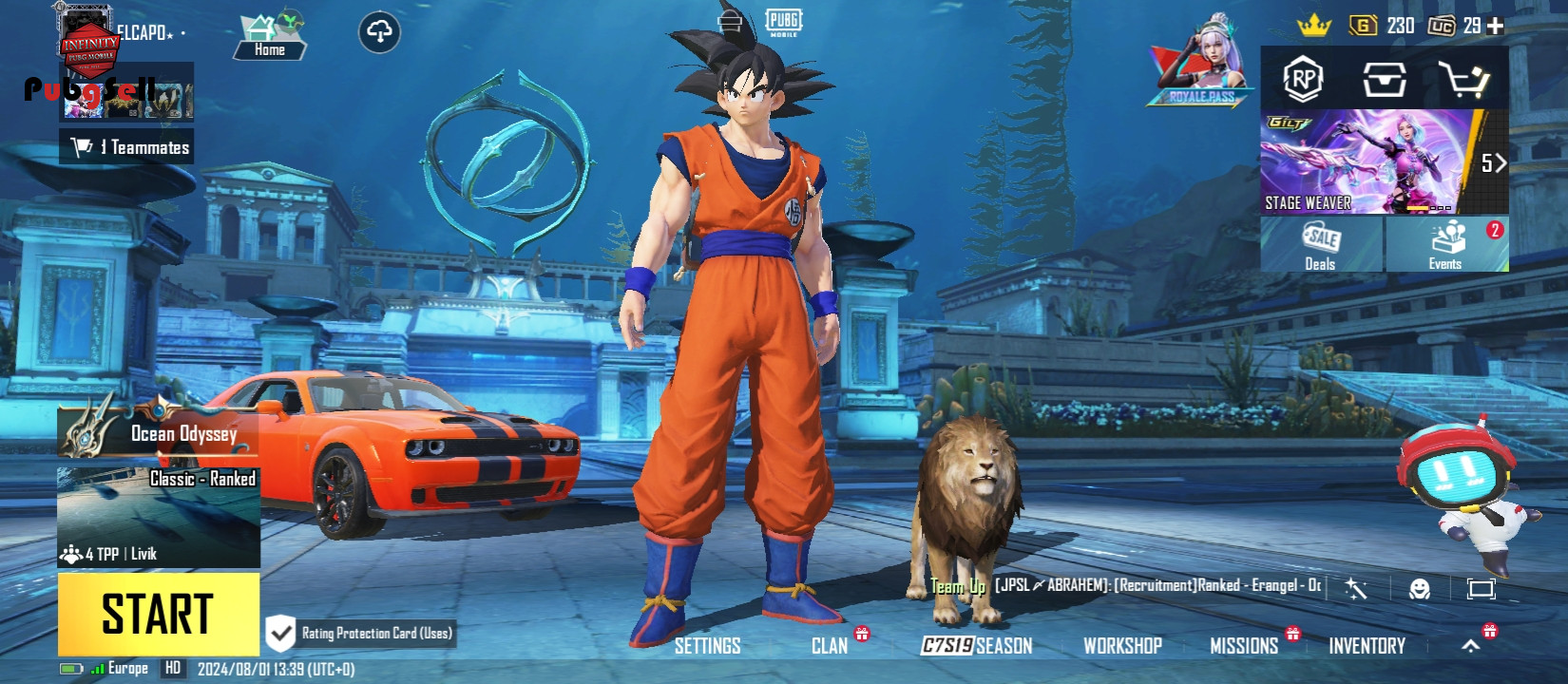Click the cloud download icon
The image size is (1568, 684).
pos(379,32)
